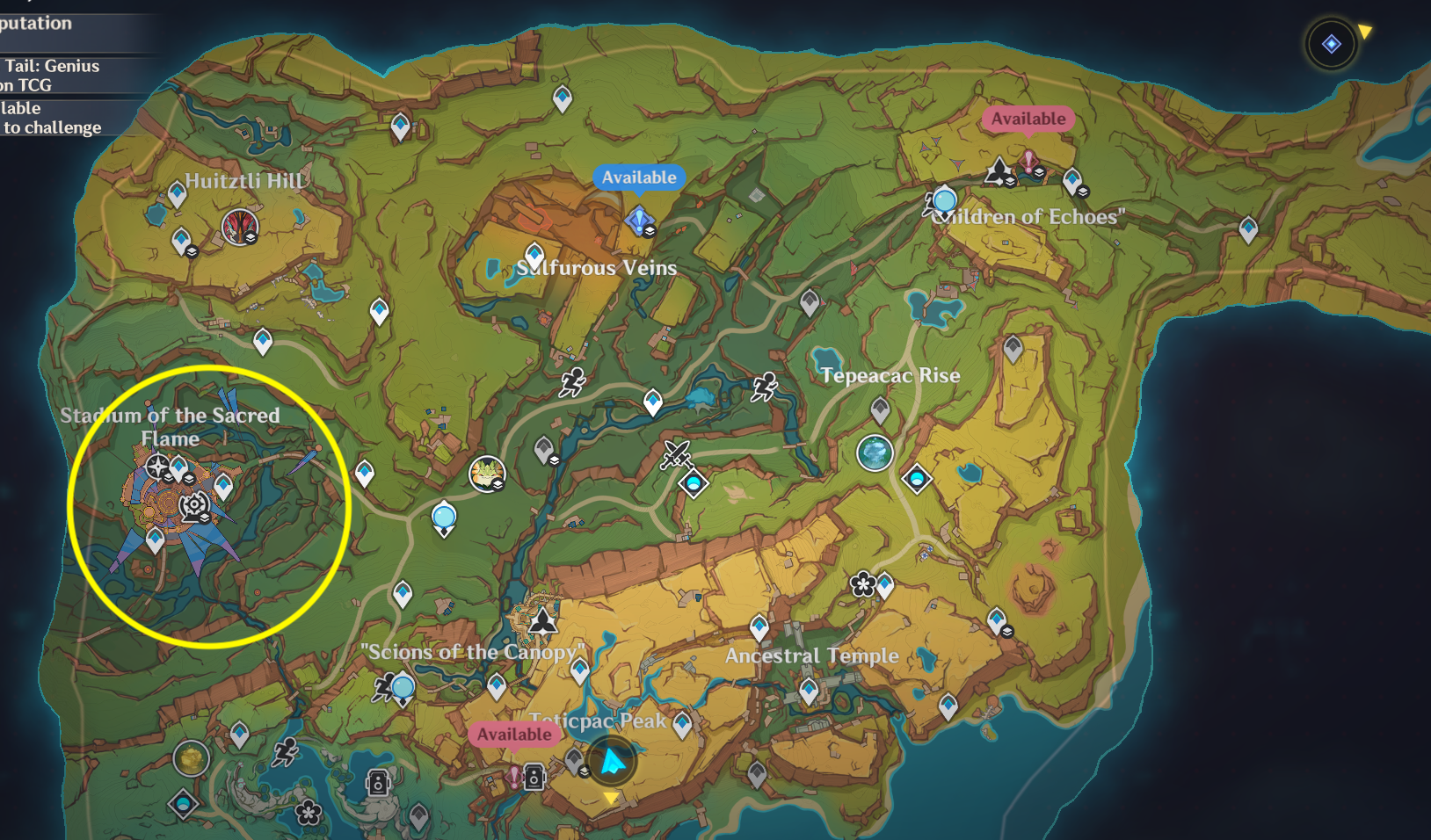This screenshot has height=840, width=1431.
Task: Click the pink Available tag near Children of Echoes
Action: click(x=1028, y=118)
